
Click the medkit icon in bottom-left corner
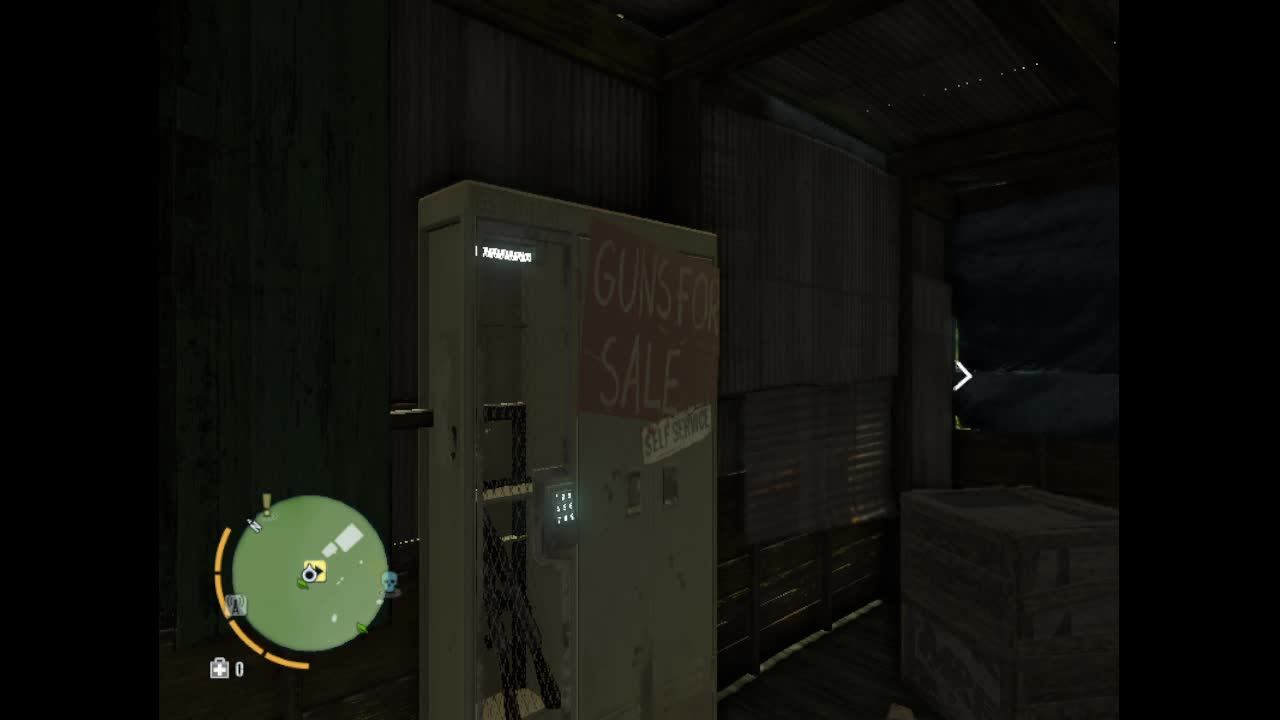(x=220, y=667)
